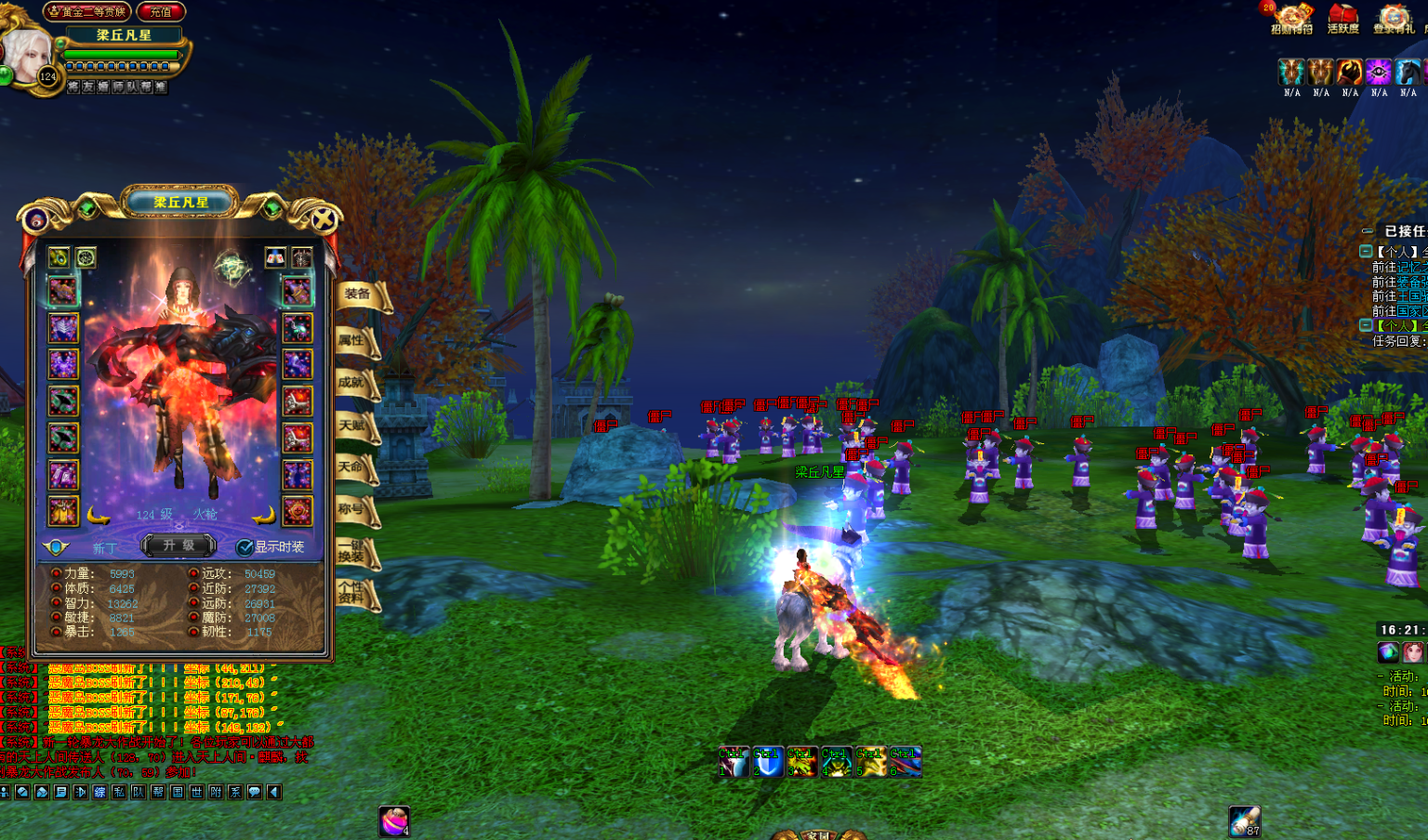Rotate the character model left with the arrow

(x=99, y=515)
